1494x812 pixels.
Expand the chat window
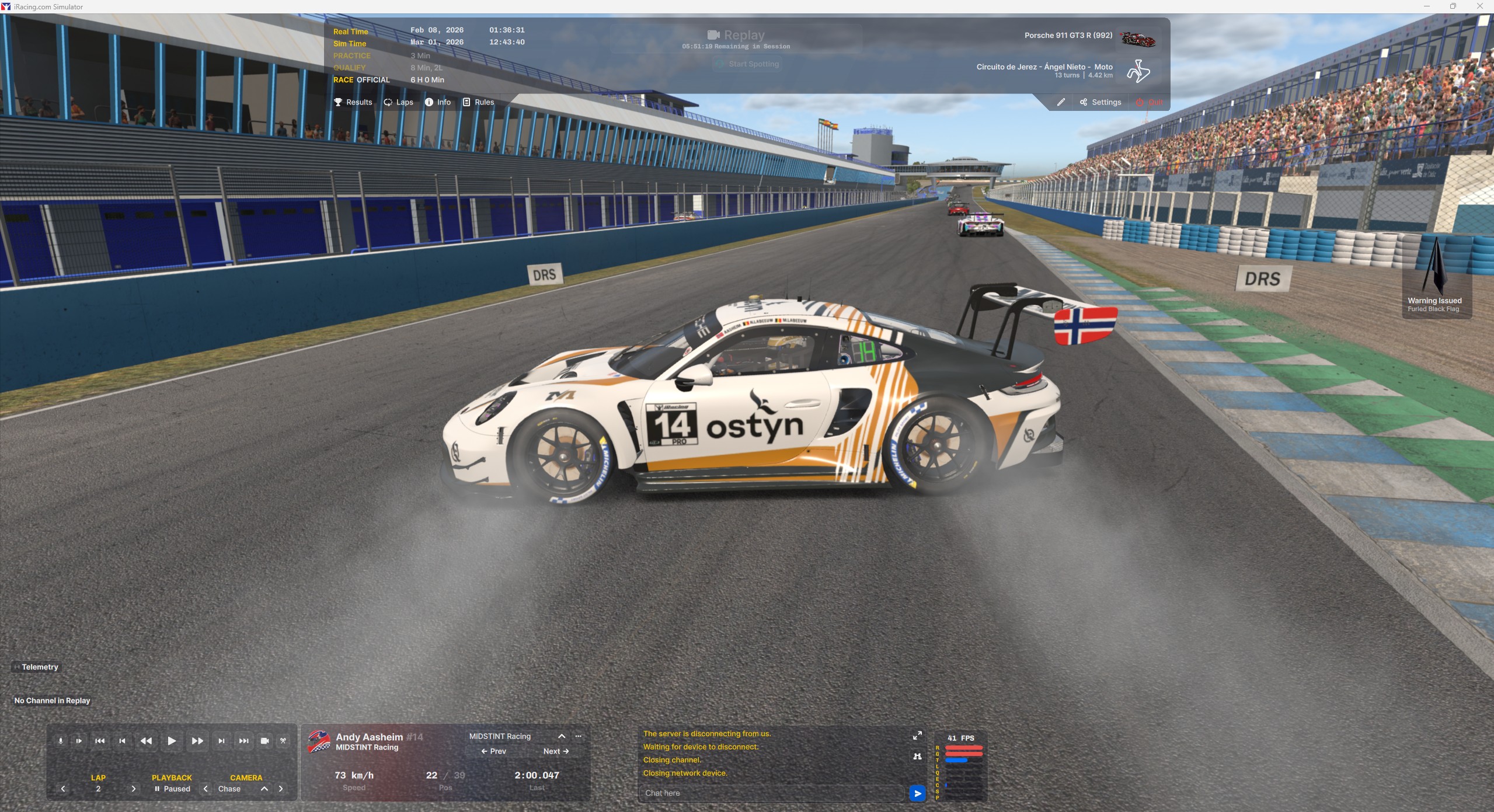pyautogui.click(x=917, y=736)
